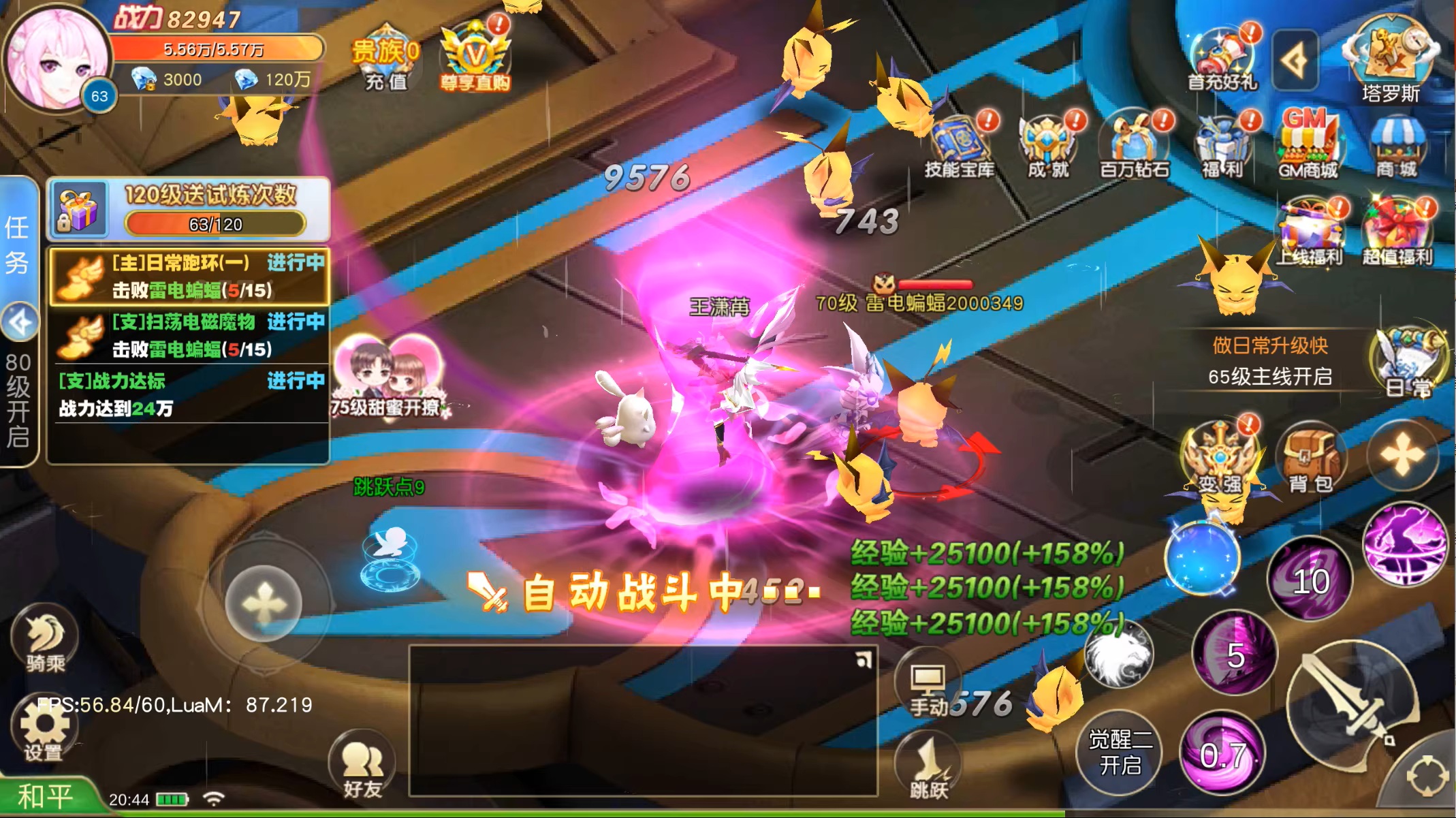Open 首充好礼 first-recharge gift

coord(1222,60)
